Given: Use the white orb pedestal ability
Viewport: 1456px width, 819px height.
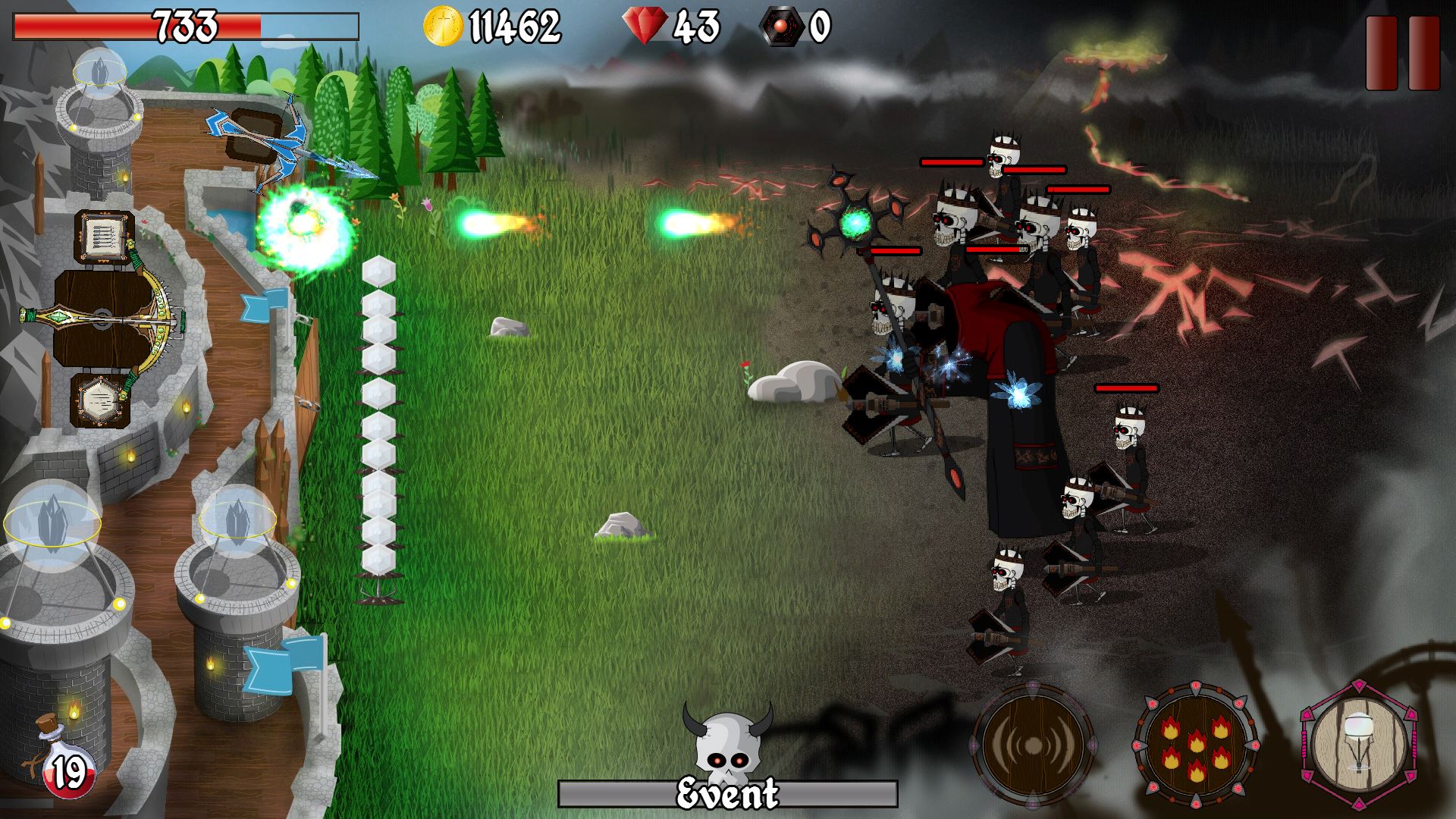Looking at the screenshot, I should [1357, 744].
